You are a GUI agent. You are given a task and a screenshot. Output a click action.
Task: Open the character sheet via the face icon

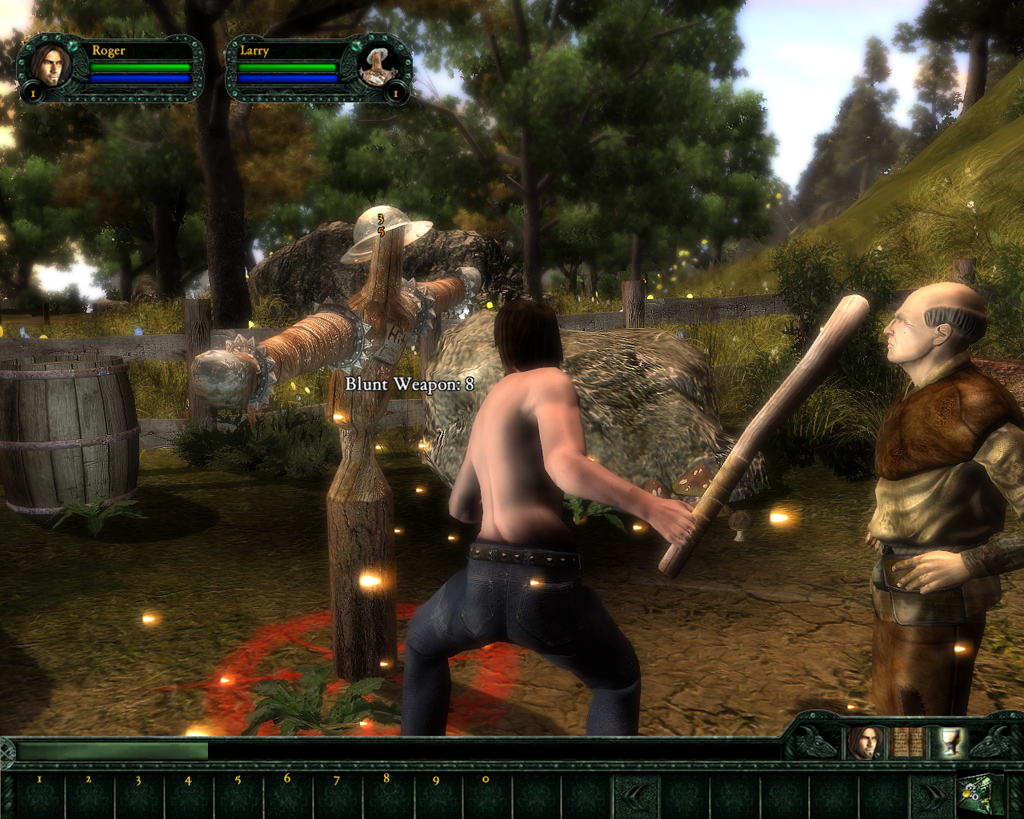[864, 742]
